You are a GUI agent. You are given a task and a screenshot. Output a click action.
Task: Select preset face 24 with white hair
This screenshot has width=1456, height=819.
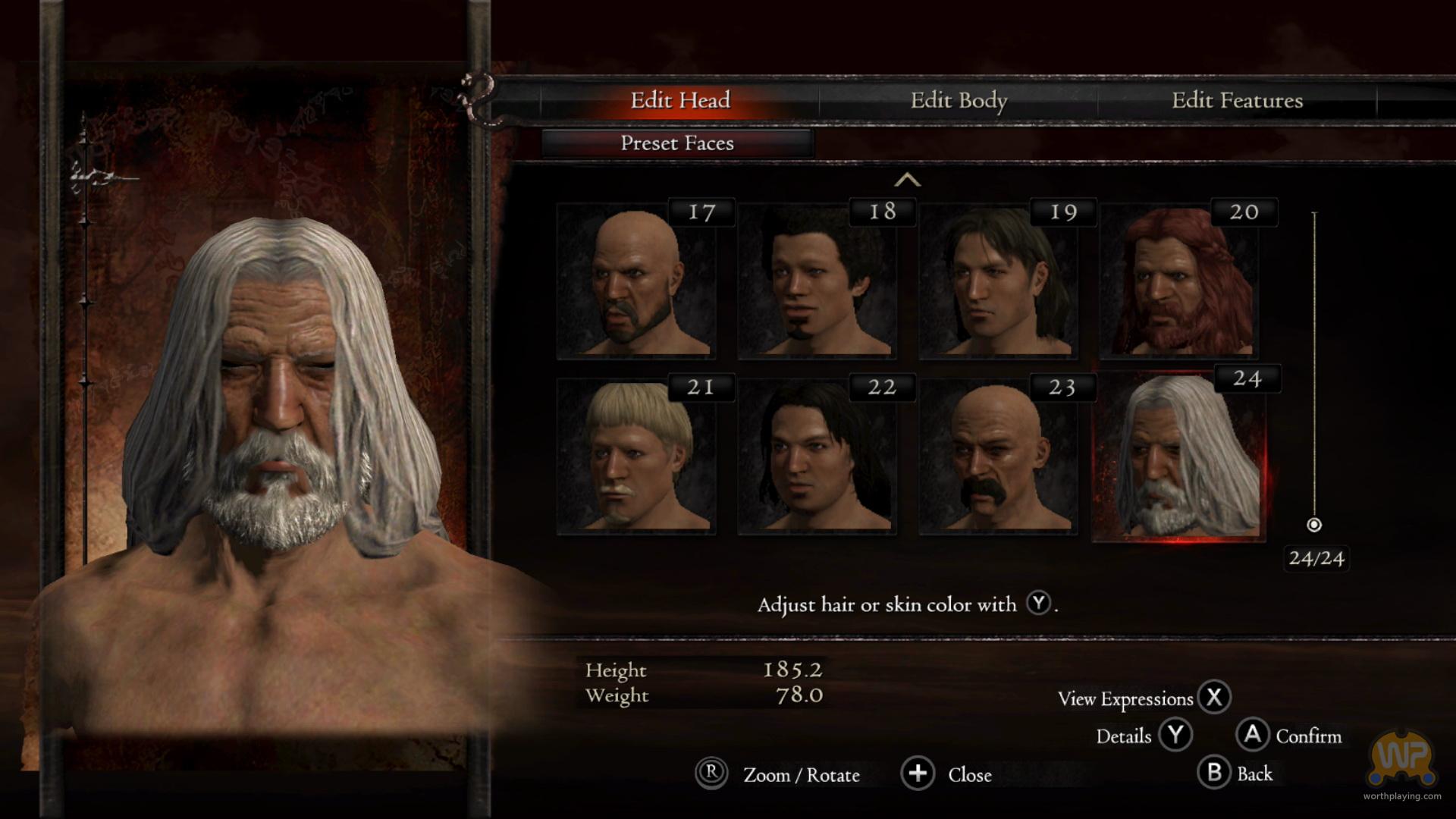point(1179,457)
